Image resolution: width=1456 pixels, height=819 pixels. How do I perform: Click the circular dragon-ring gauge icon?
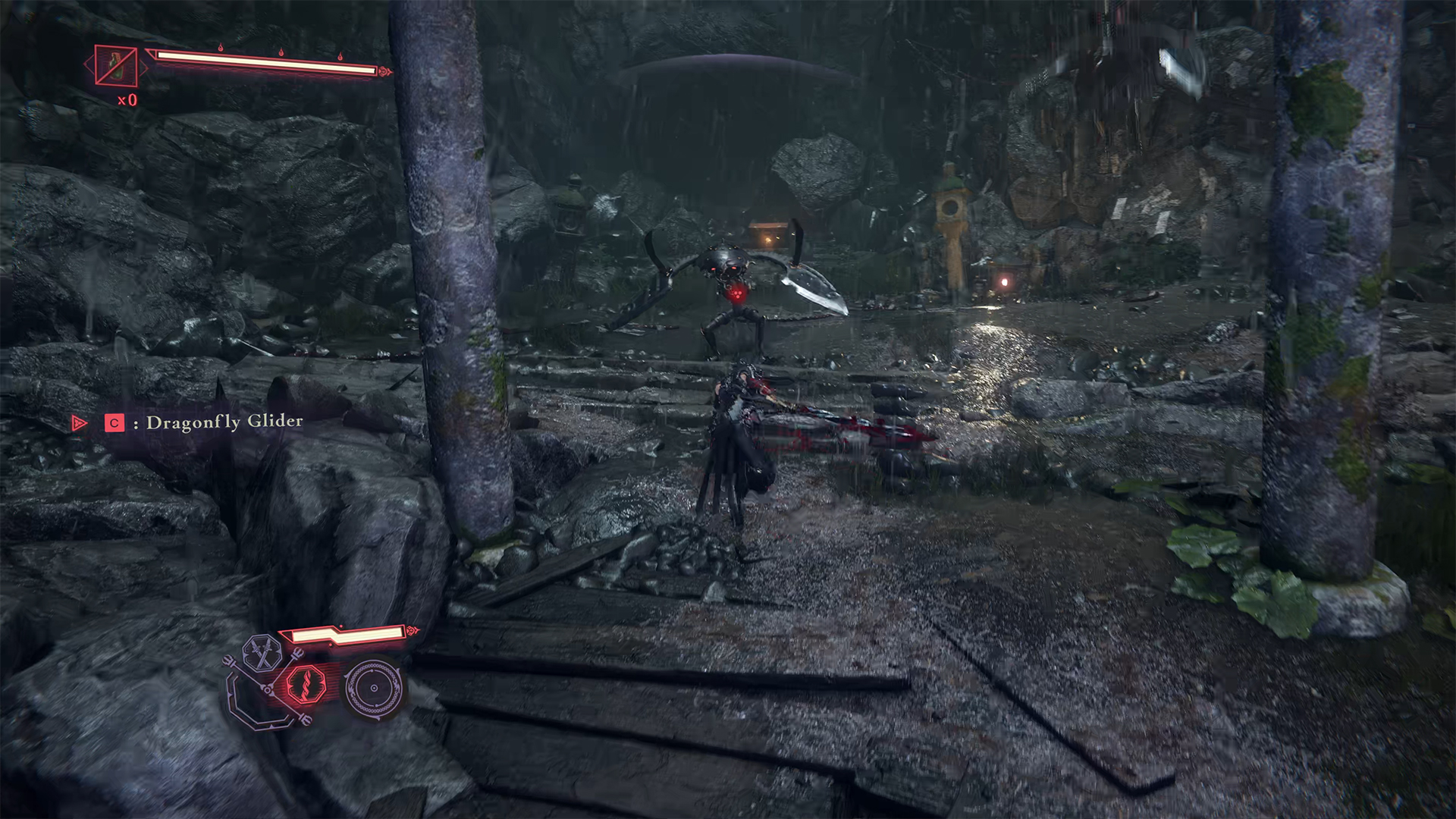[x=373, y=688]
